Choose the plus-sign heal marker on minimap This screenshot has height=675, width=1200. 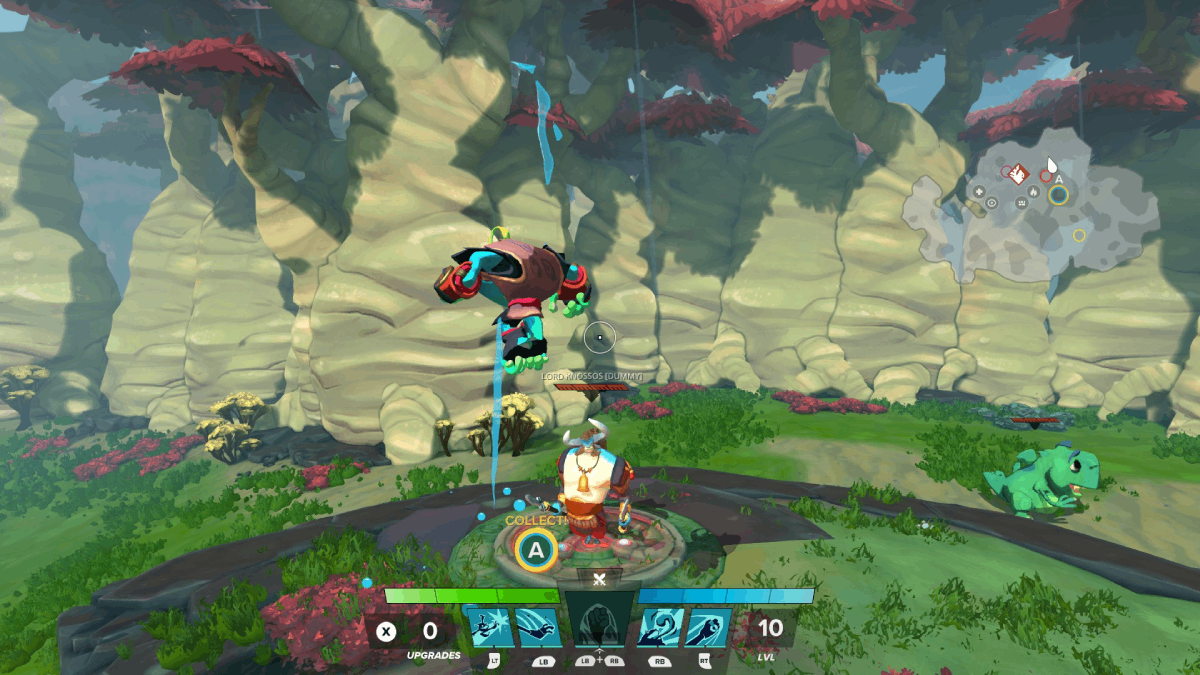(979, 191)
